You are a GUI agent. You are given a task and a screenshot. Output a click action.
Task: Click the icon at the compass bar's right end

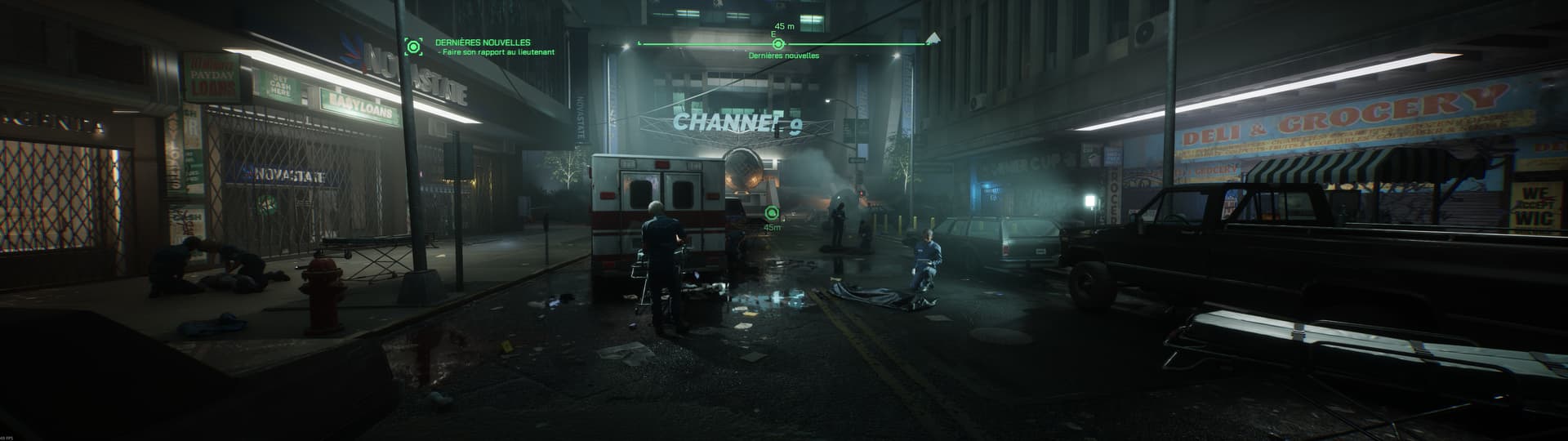pyautogui.click(x=933, y=38)
